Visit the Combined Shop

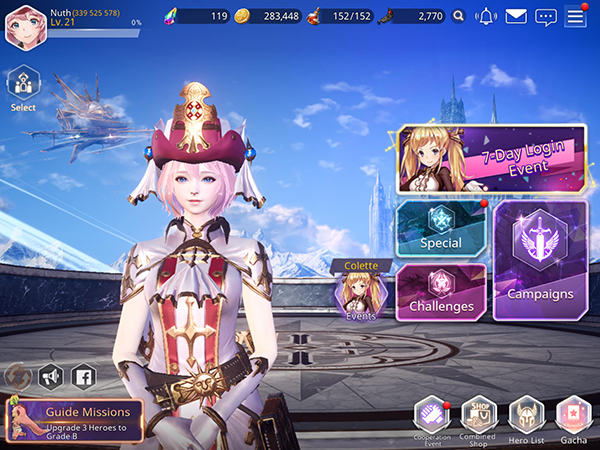tap(479, 418)
